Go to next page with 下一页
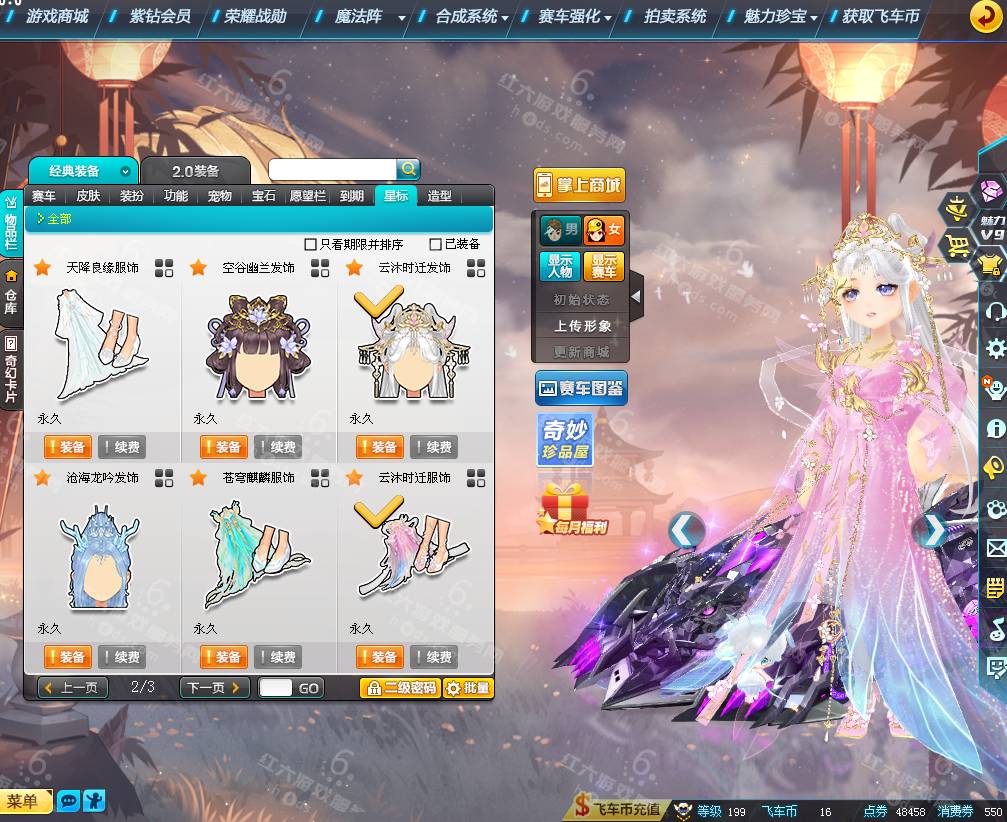 point(214,688)
